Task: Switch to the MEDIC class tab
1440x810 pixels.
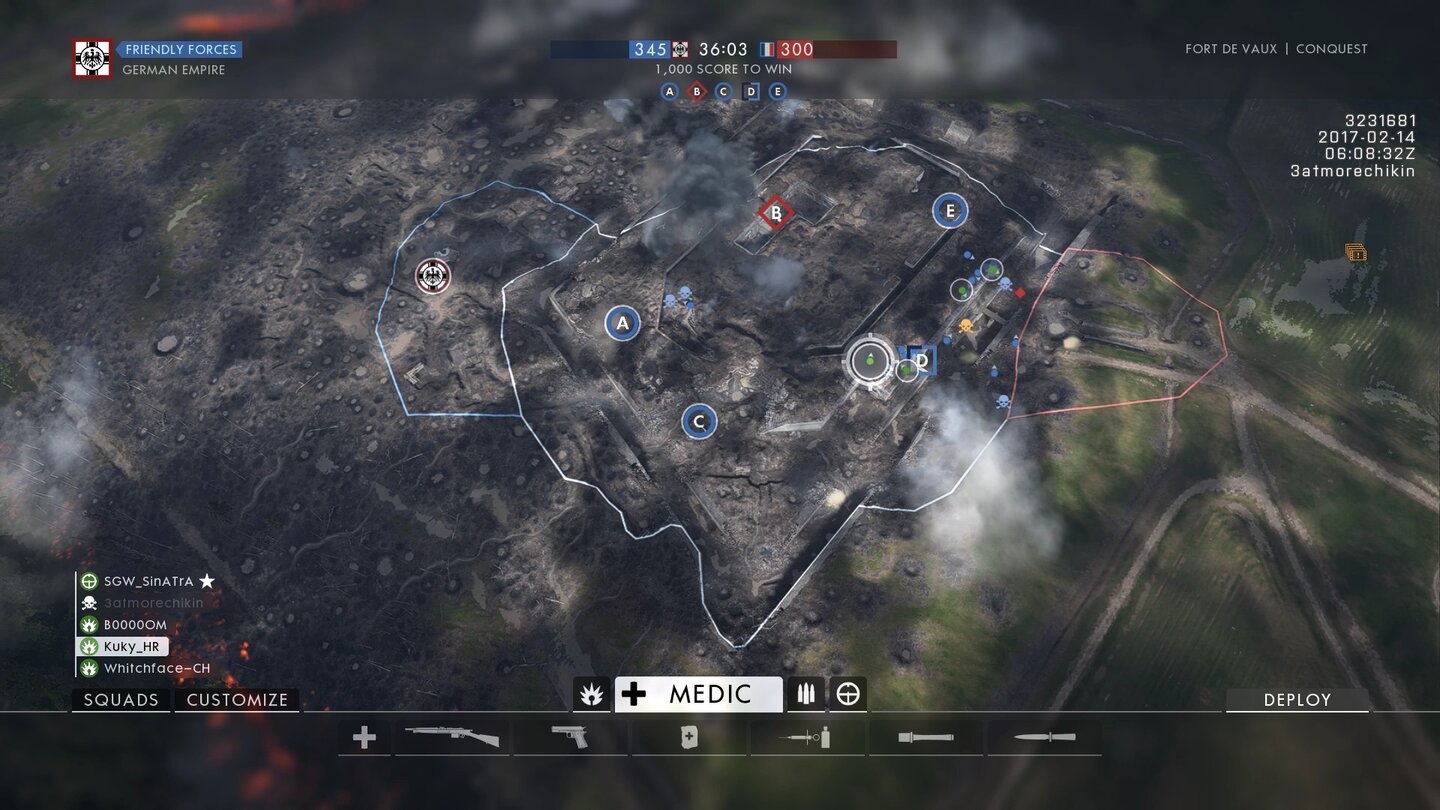Action: click(x=699, y=692)
